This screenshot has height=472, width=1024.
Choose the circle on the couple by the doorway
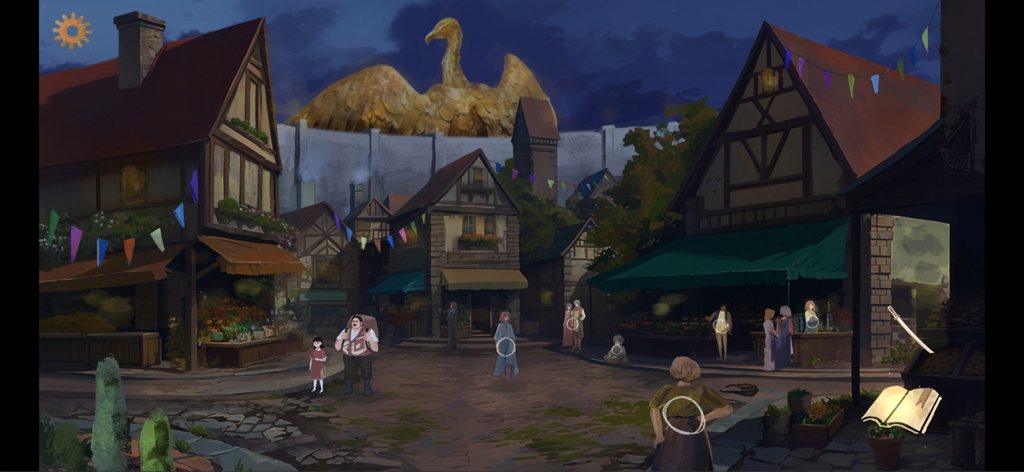572,323
